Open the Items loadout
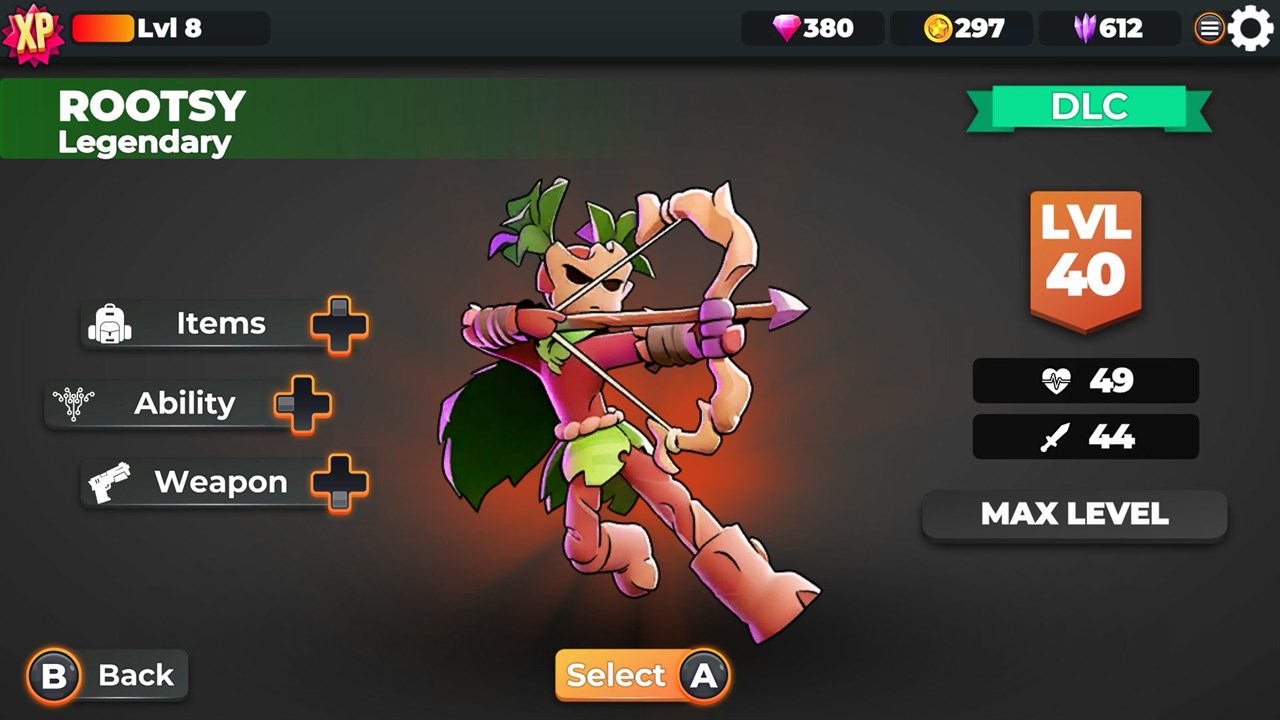1280x720 pixels. pos(222,324)
